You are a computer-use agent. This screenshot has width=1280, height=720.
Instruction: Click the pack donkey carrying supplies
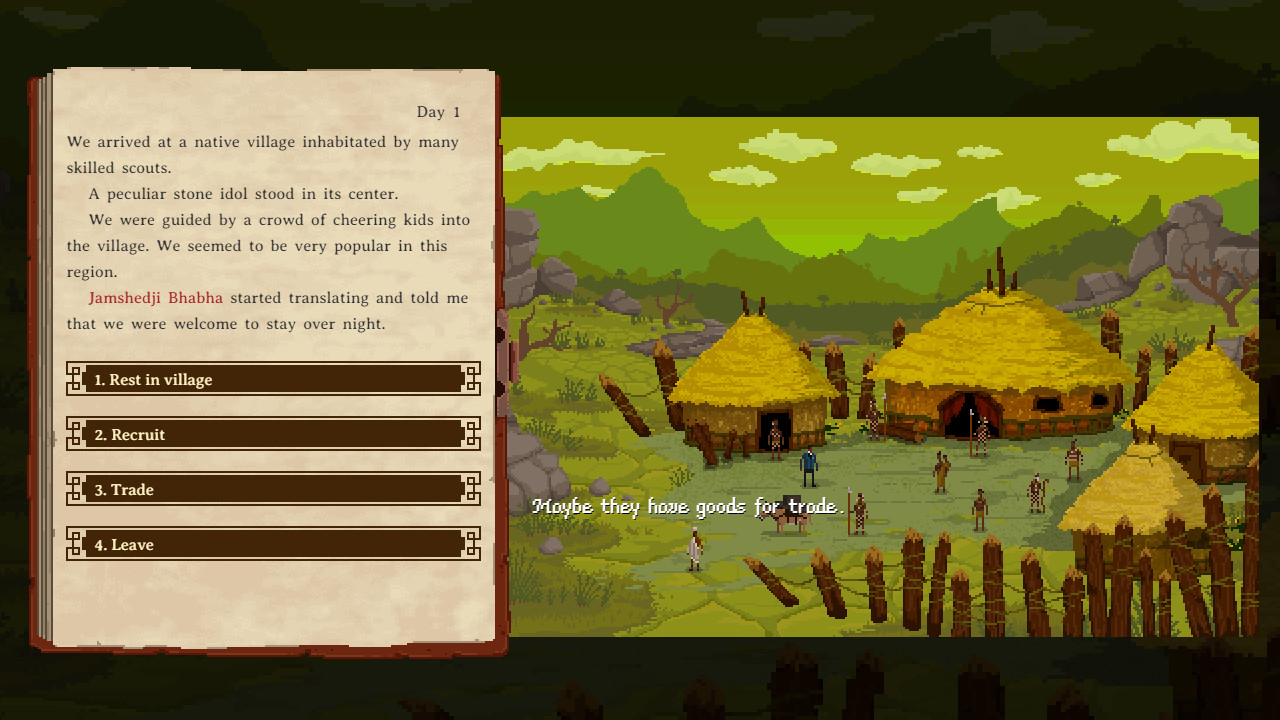[792, 520]
